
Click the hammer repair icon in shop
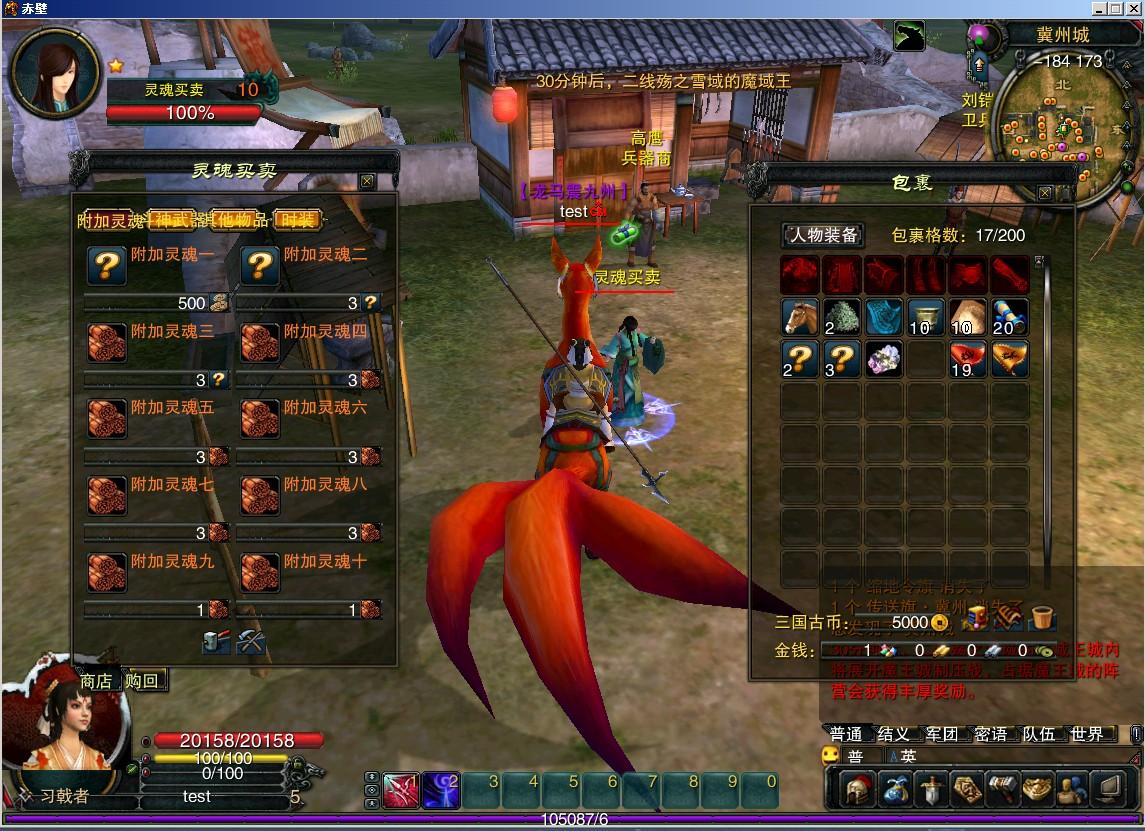(x=216, y=642)
